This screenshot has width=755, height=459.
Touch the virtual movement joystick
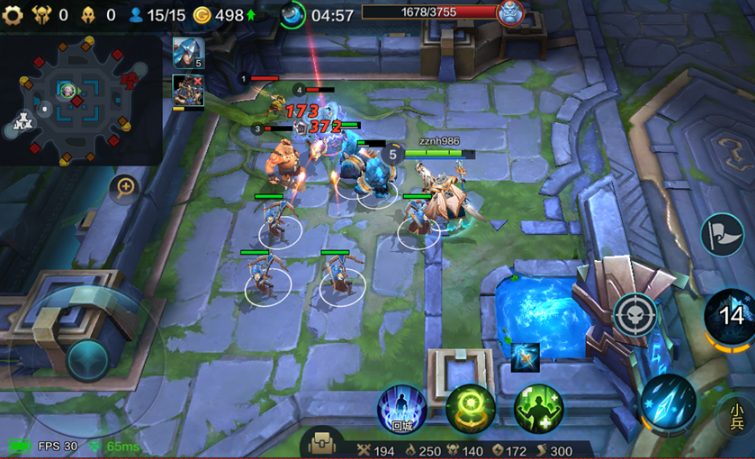click(x=88, y=358)
